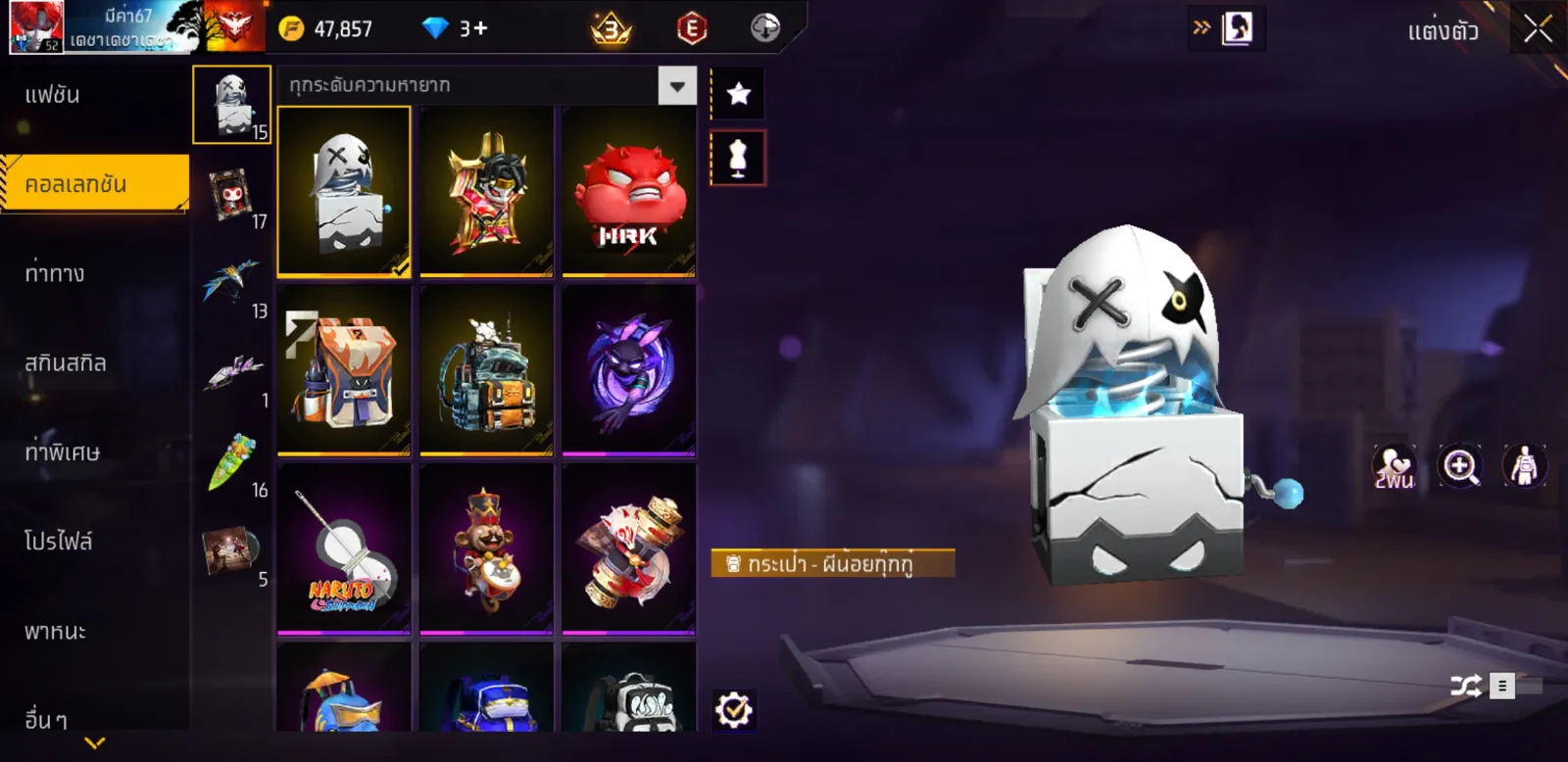Screen dimensions: 1568x762
Task: Click the gold coin balance icon
Action: tap(291, 28)
